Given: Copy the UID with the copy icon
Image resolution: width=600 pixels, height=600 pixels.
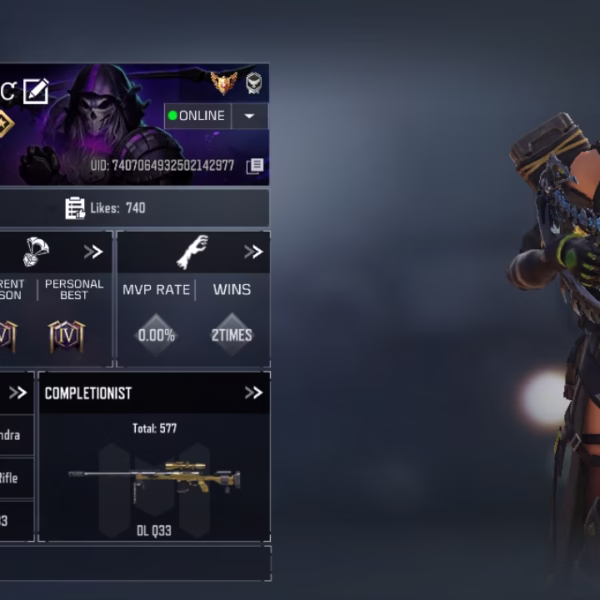Looking at the screenshot, I should click(256, 166).
